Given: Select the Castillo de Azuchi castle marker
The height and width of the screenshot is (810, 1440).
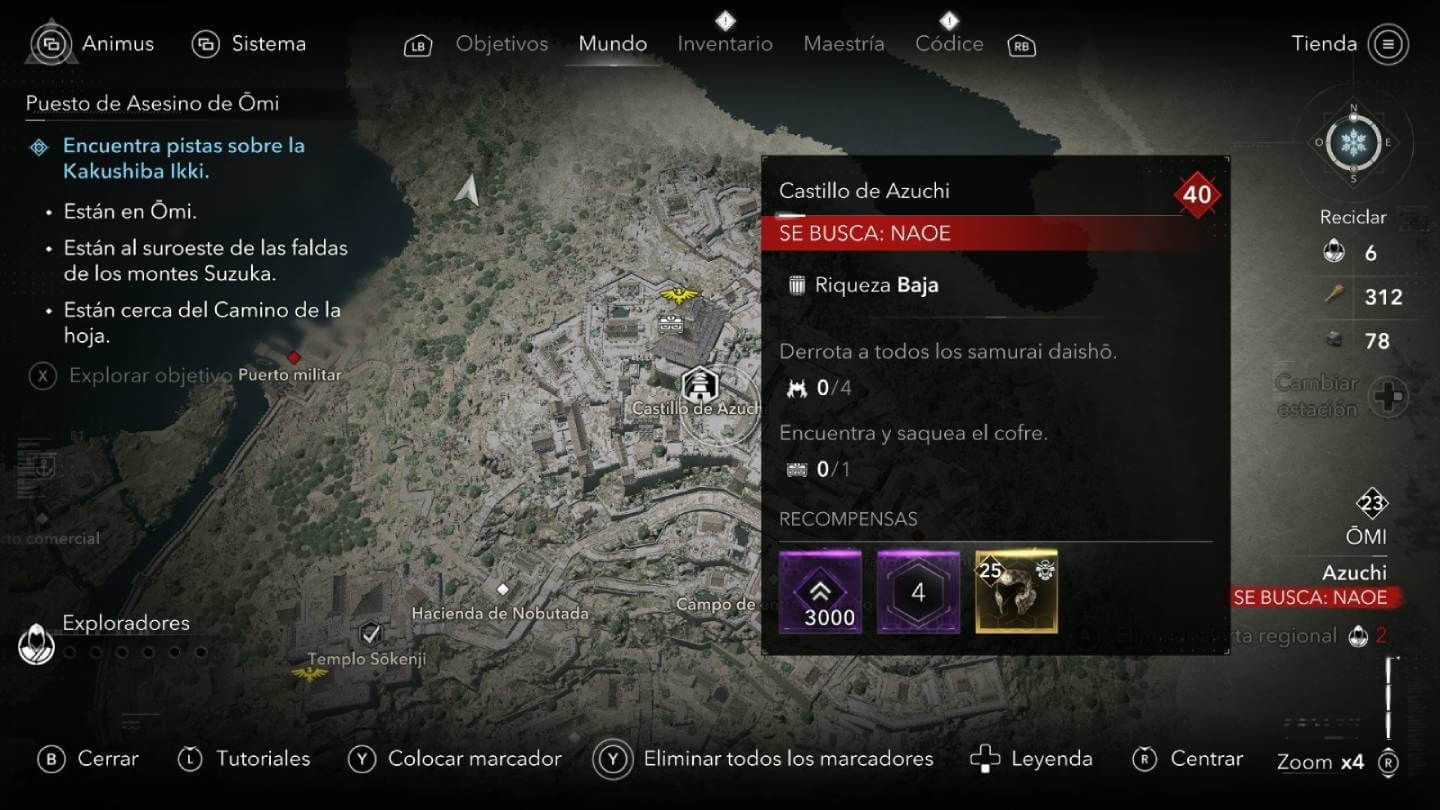Looking at the screenshot, I should [x=701, y=383].
